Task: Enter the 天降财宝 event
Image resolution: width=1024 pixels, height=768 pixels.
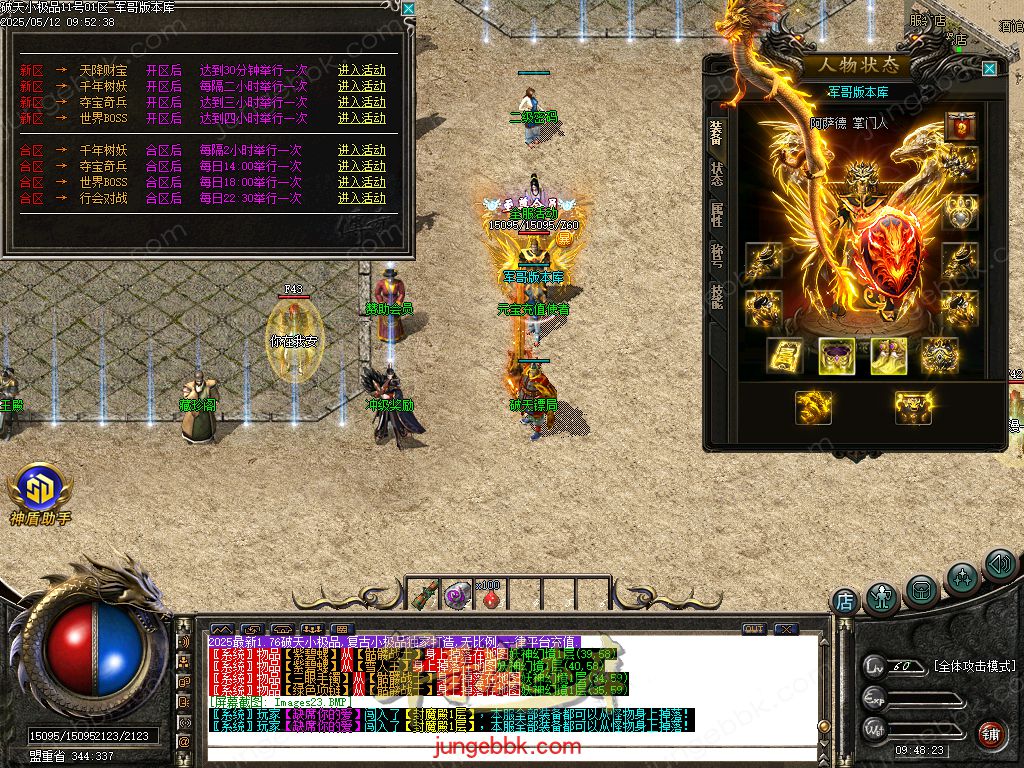Action: click(x=361, y=70)
